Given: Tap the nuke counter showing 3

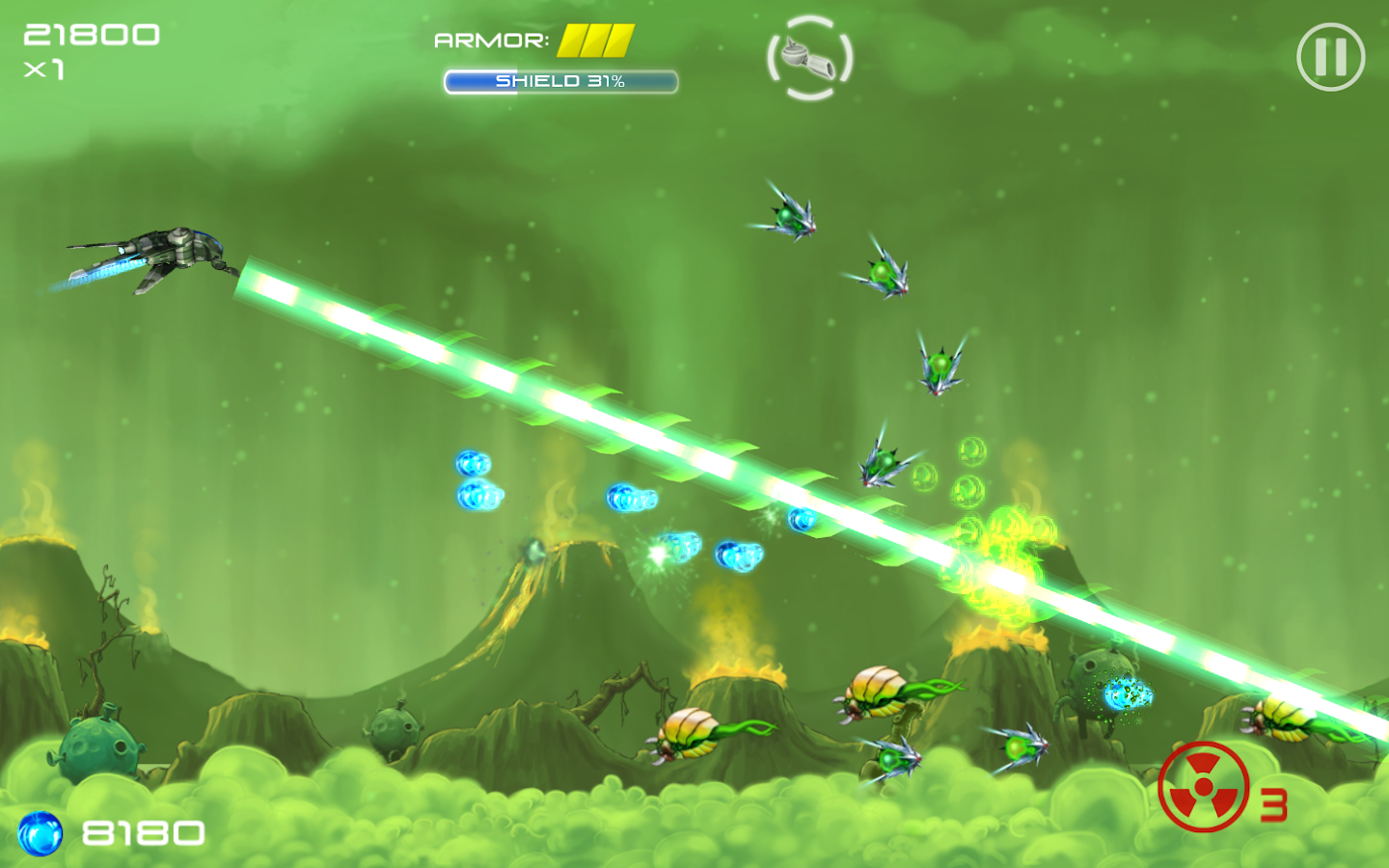Looking at the screenshot, I should (1275, 803).
